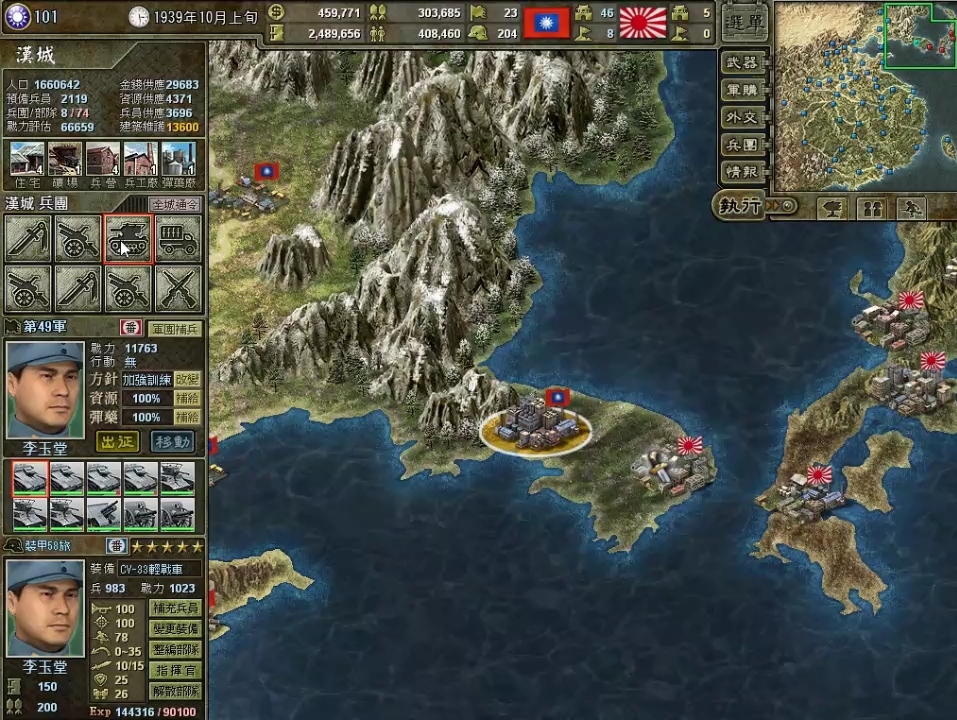Open the 兵團 corps panel
Screen dimensions: 957x720
coord(745,144)
